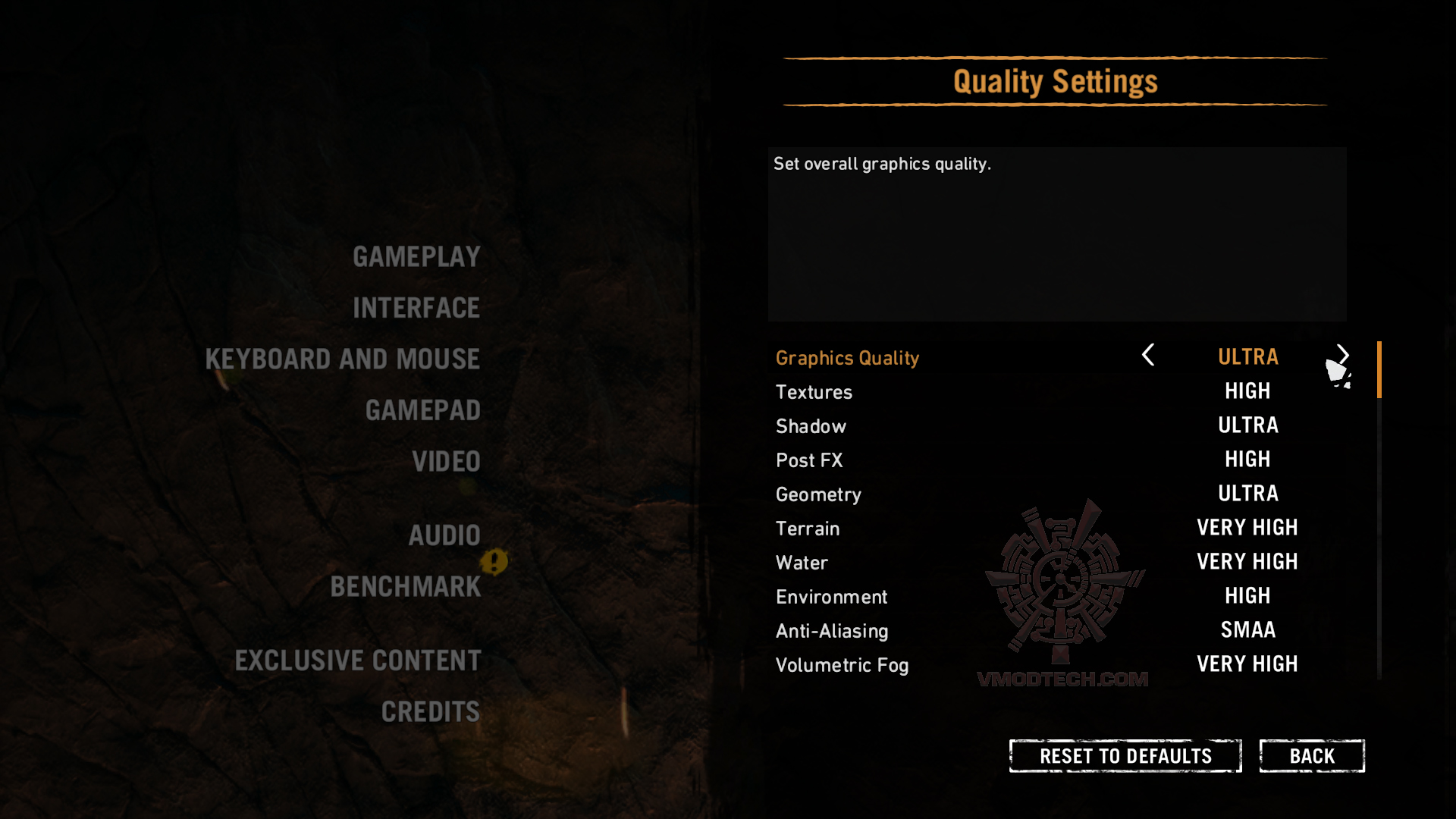Go to the Video settings
Viewport: 1456px width, 819px height.
(x=446, y=462)
